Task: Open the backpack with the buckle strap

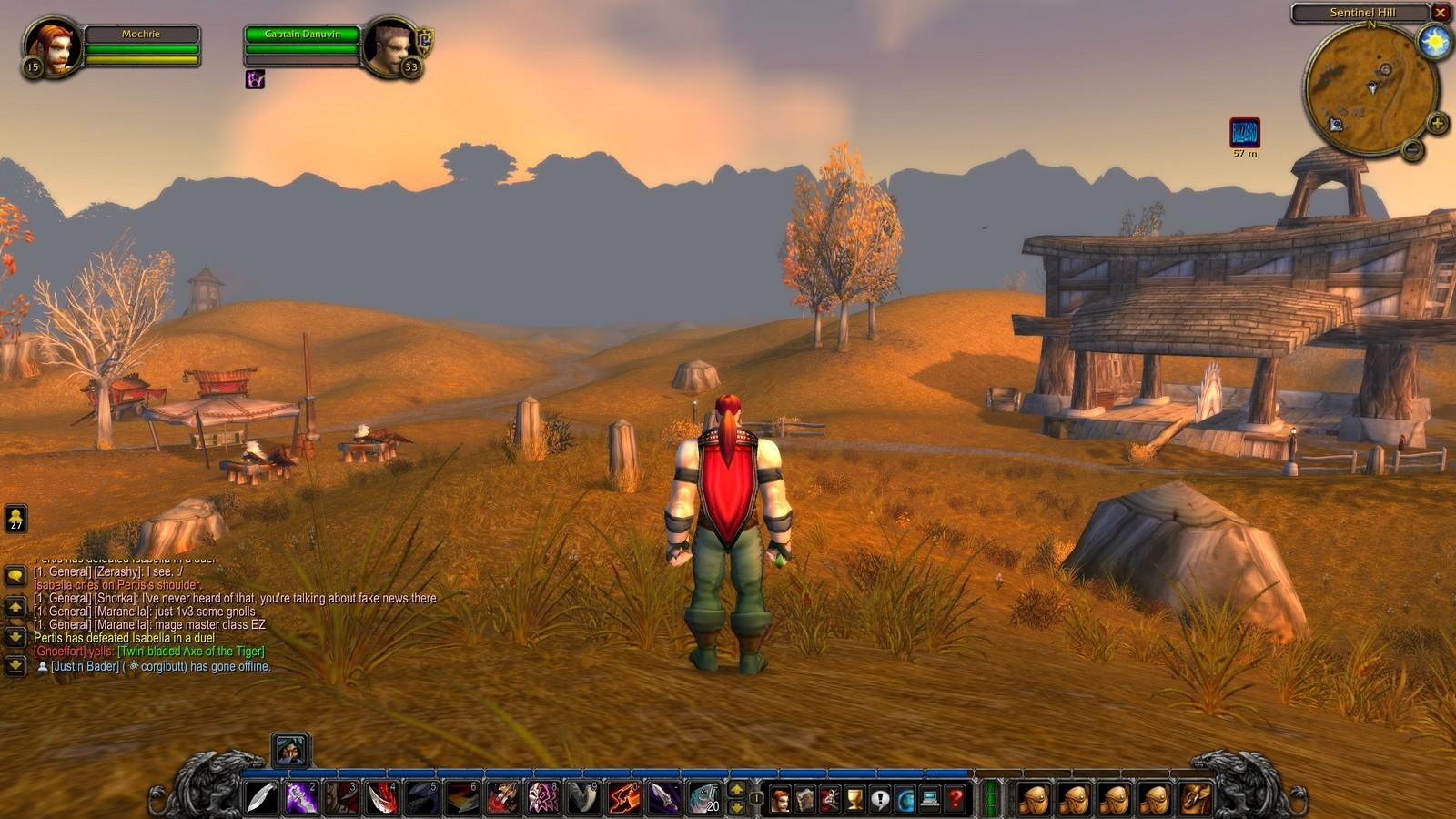Action: coord(1197,799)
